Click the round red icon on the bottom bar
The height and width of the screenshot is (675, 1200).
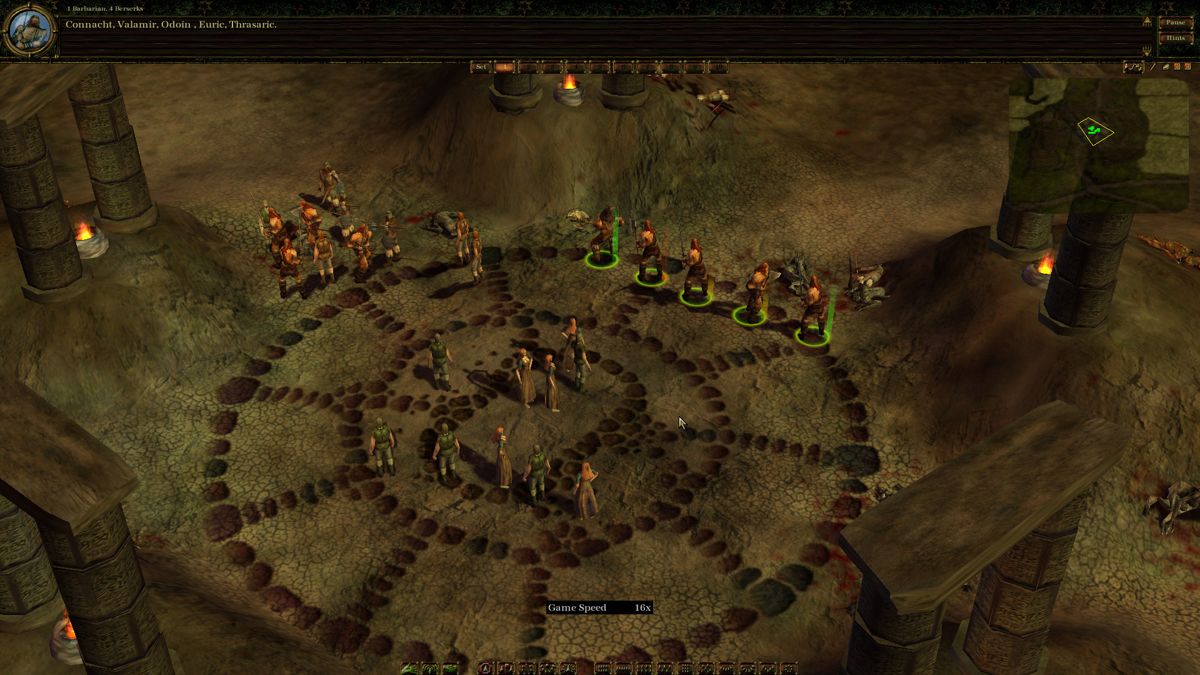click(x=487, y=668)
